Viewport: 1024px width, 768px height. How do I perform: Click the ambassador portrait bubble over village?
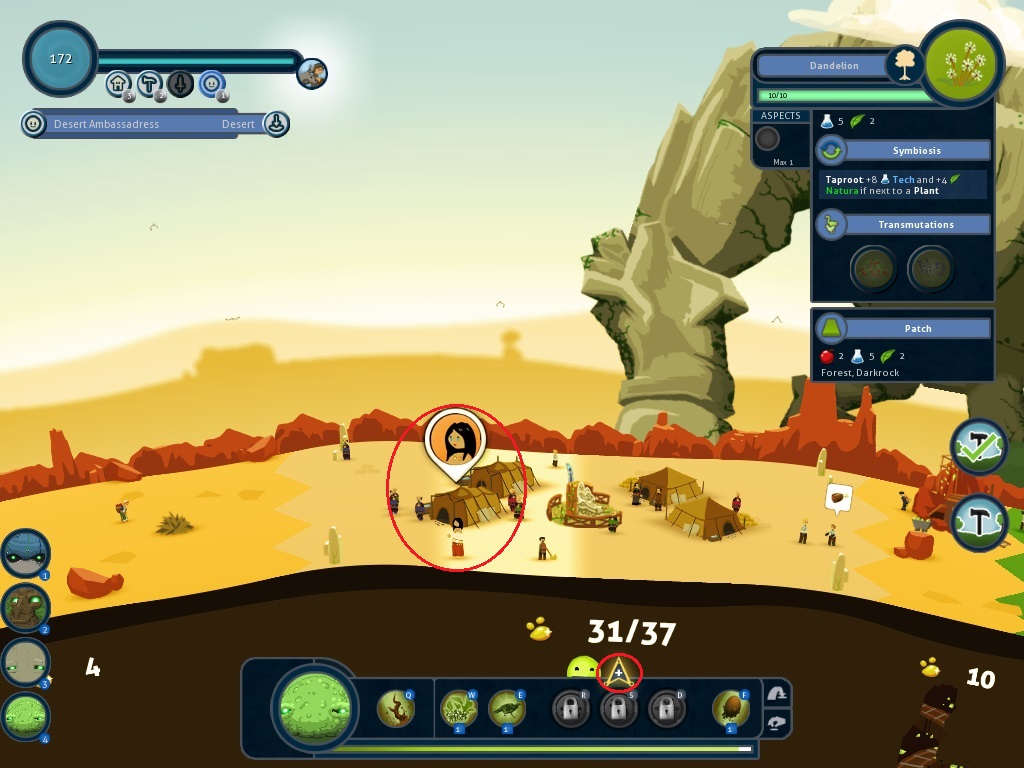point(456,438)
